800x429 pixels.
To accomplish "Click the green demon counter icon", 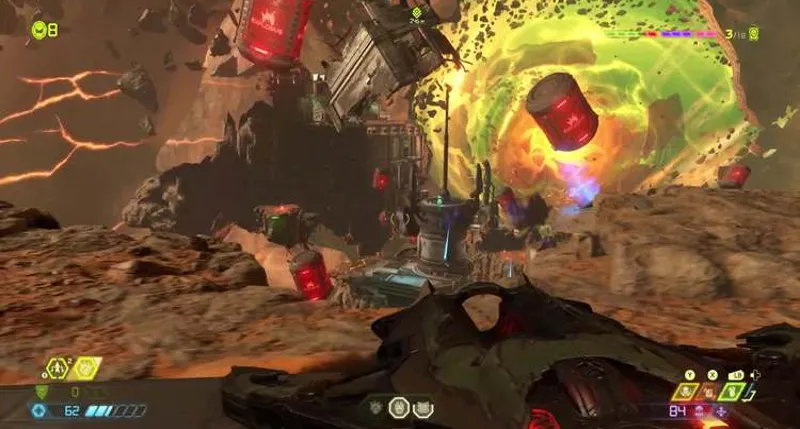I will click(753, 34).
